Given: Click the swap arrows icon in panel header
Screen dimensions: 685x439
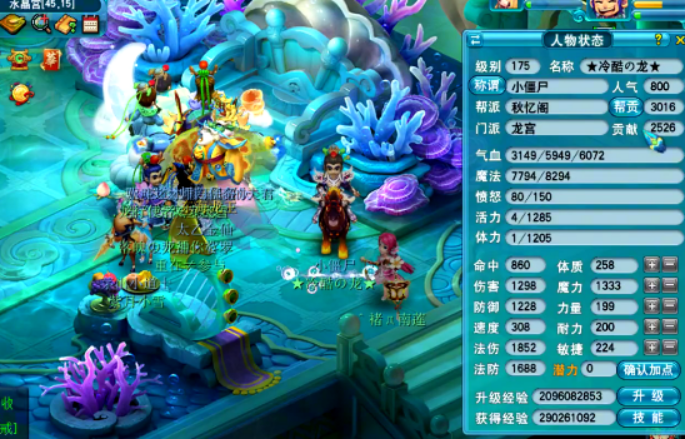Looking at the screenshot, I should pyautogui.click(x=476, y=40).
